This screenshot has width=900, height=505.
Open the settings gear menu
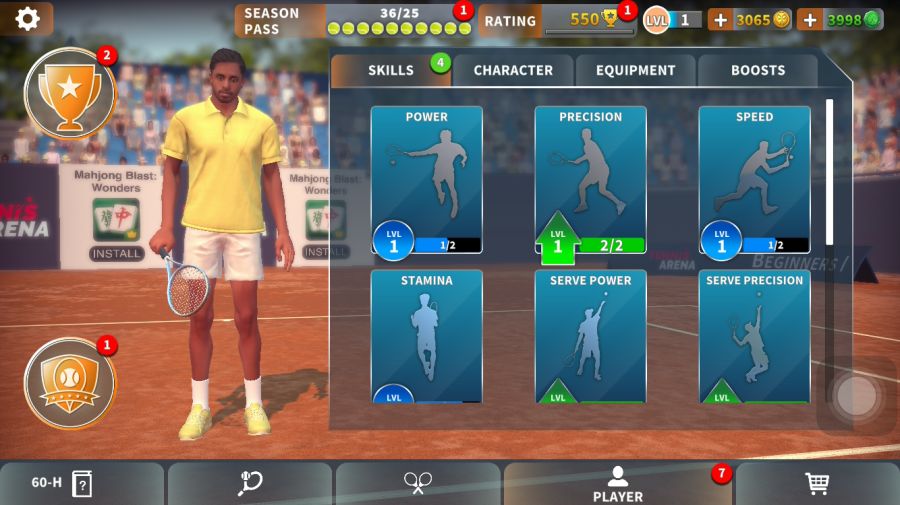(x=27, y=19)
